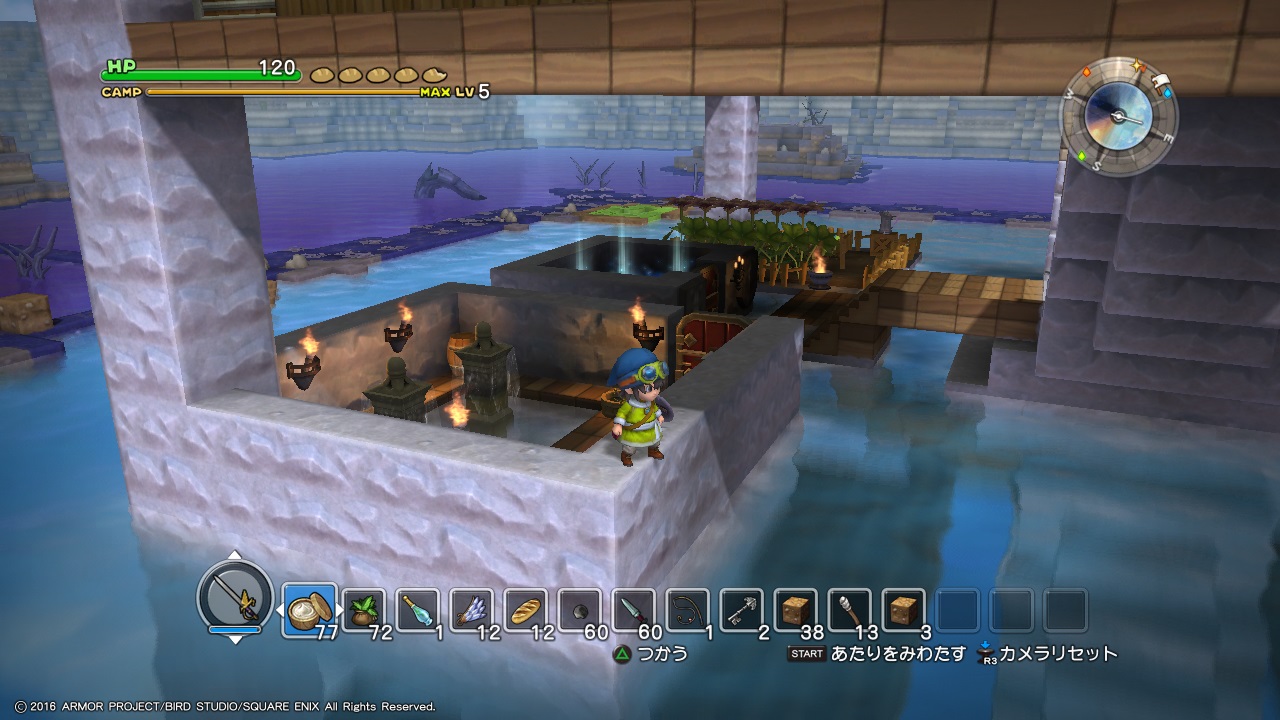Screen dimensions: 1280x720
Task: Select the key item slot
Action: click(741, 609)
